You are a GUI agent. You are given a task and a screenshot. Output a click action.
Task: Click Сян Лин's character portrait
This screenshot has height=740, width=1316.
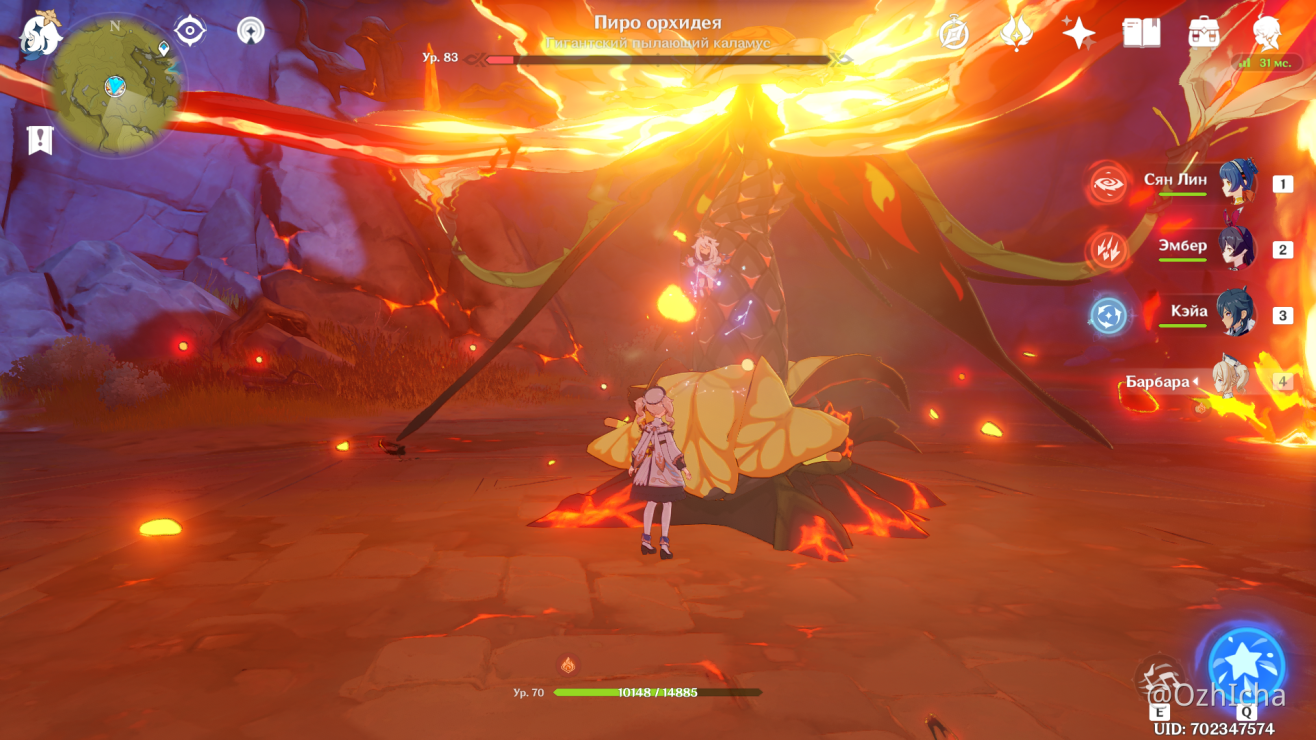coord(1236,182)
